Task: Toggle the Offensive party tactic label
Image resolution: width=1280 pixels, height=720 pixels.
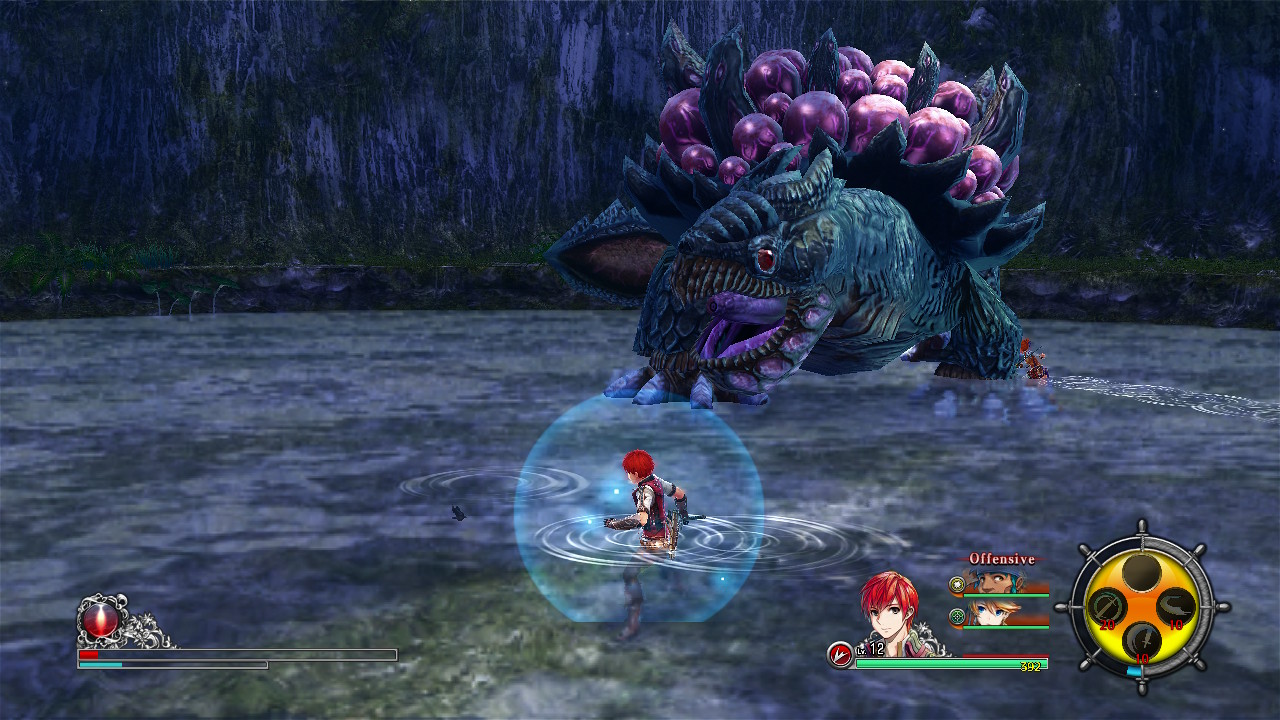Action: click(1001, 559)
